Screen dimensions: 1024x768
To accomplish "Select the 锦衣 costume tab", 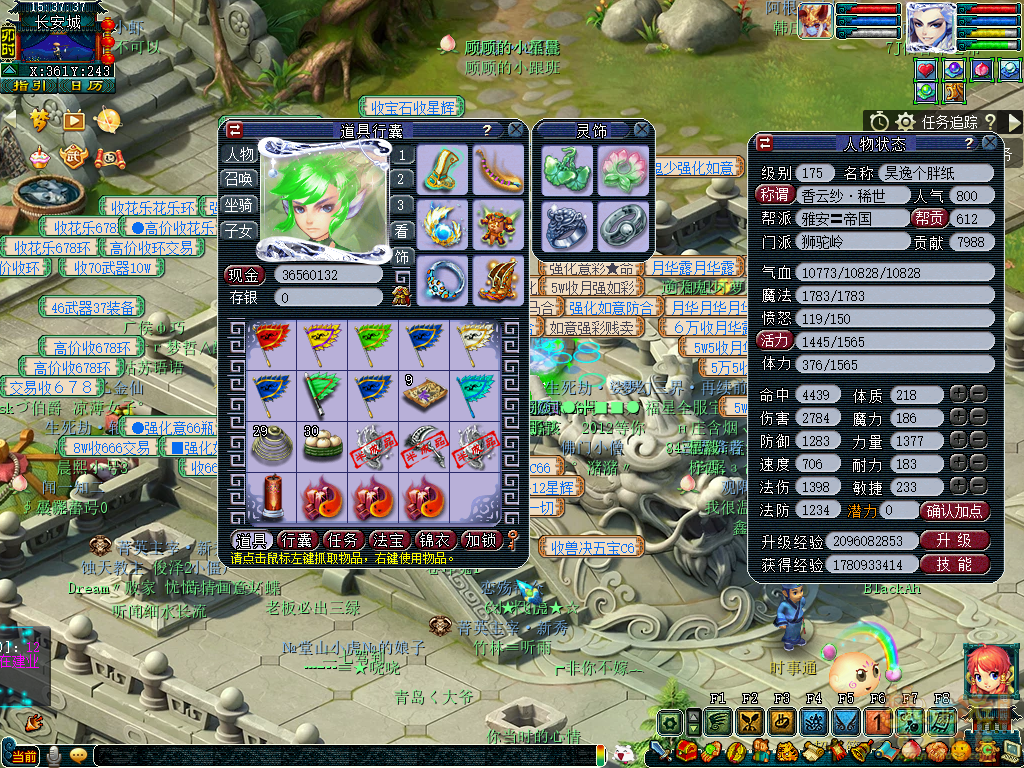I will coord(436,541).
